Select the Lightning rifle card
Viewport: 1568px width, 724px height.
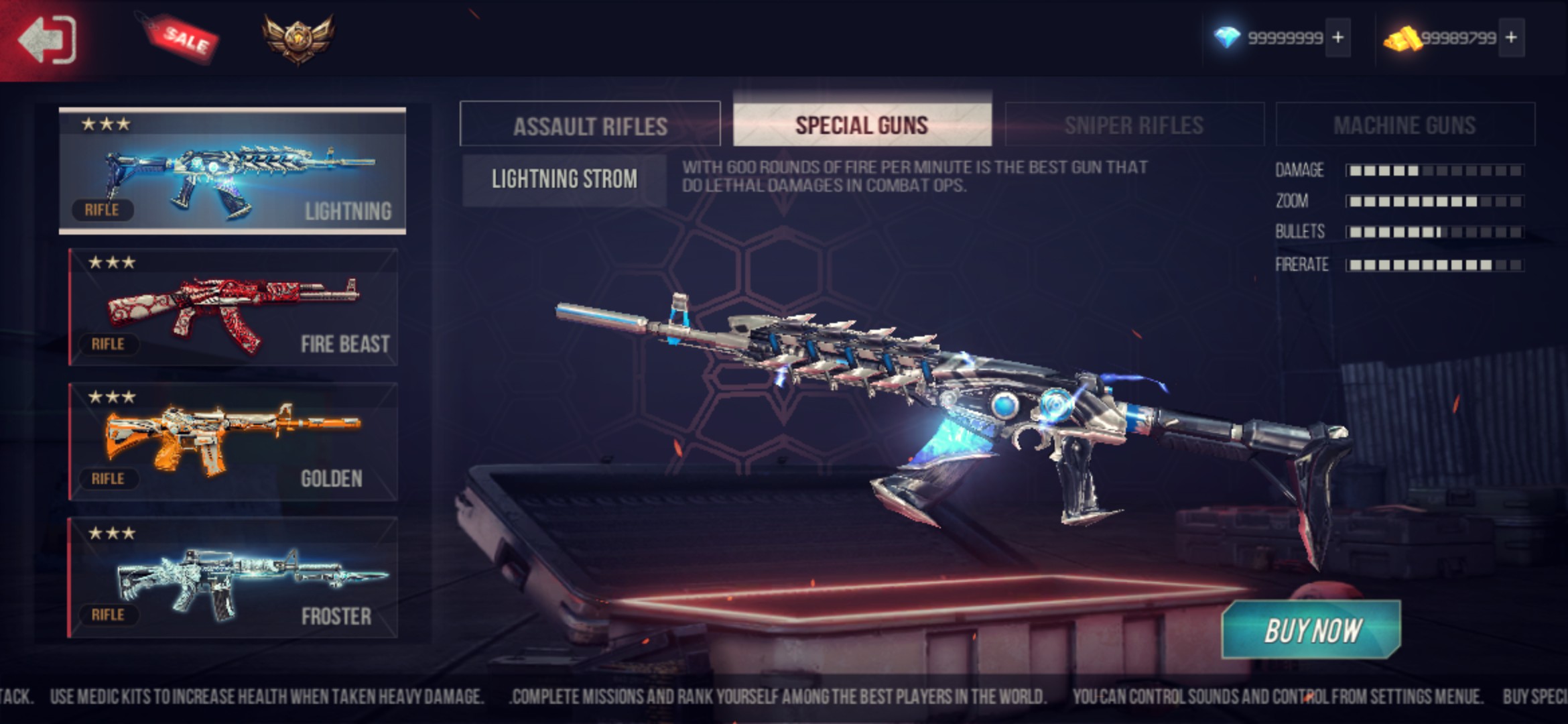232,171
